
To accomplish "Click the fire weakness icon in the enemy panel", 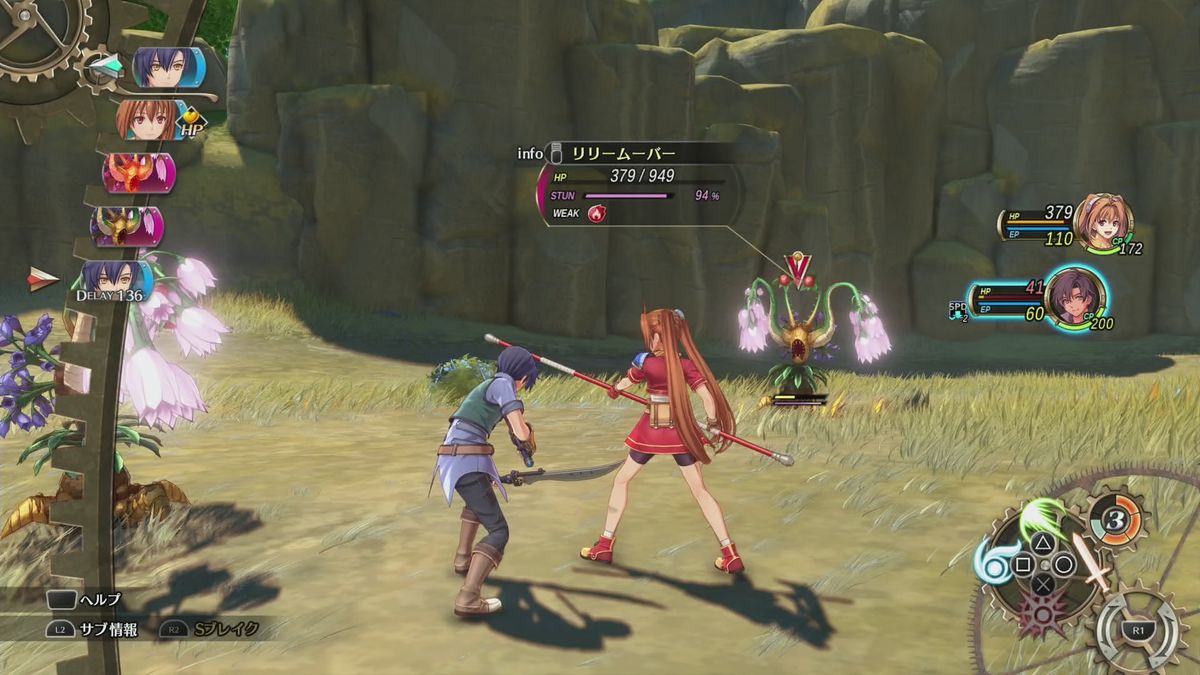I will coord(598,213).
